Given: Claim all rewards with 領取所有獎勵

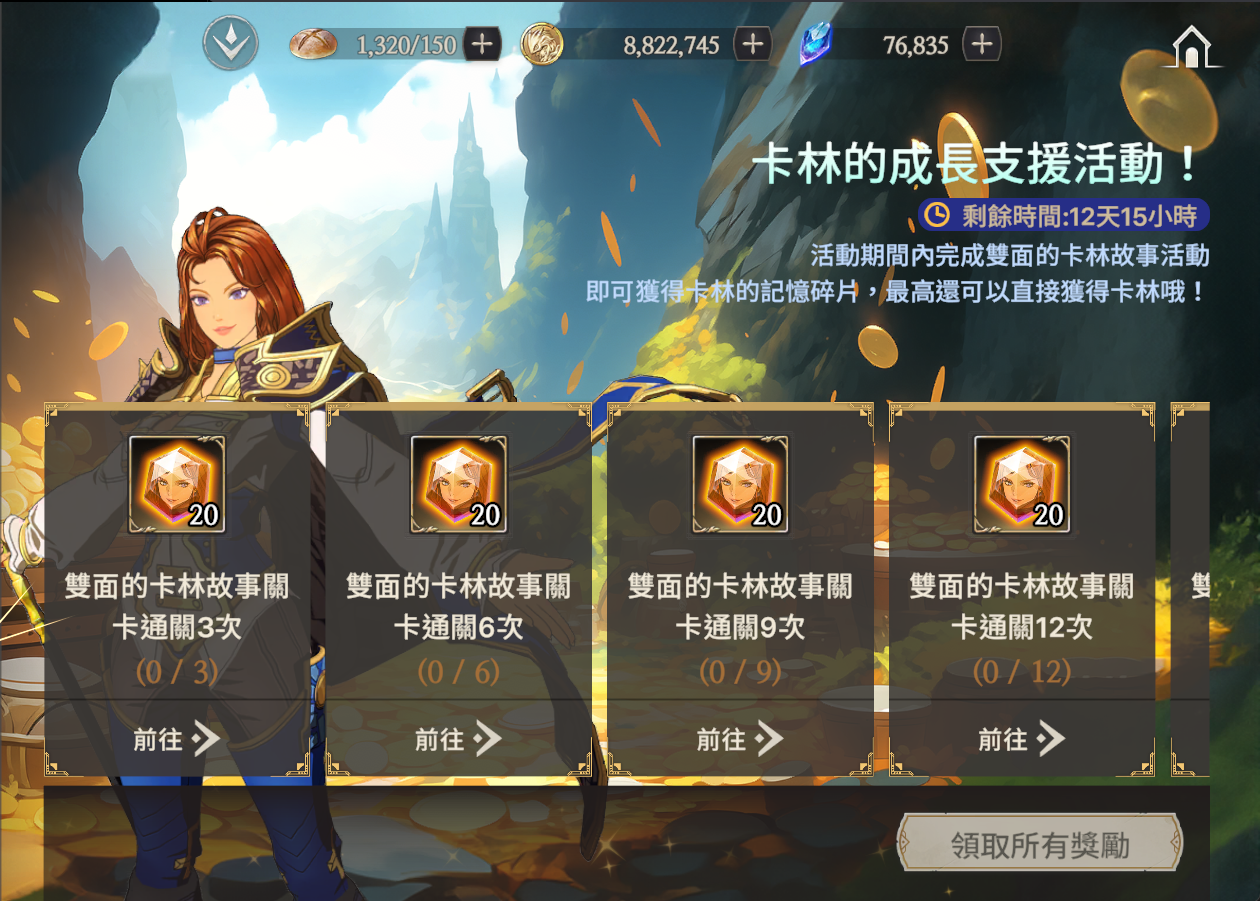Looking at the screenshot, I should (1040, 846).
